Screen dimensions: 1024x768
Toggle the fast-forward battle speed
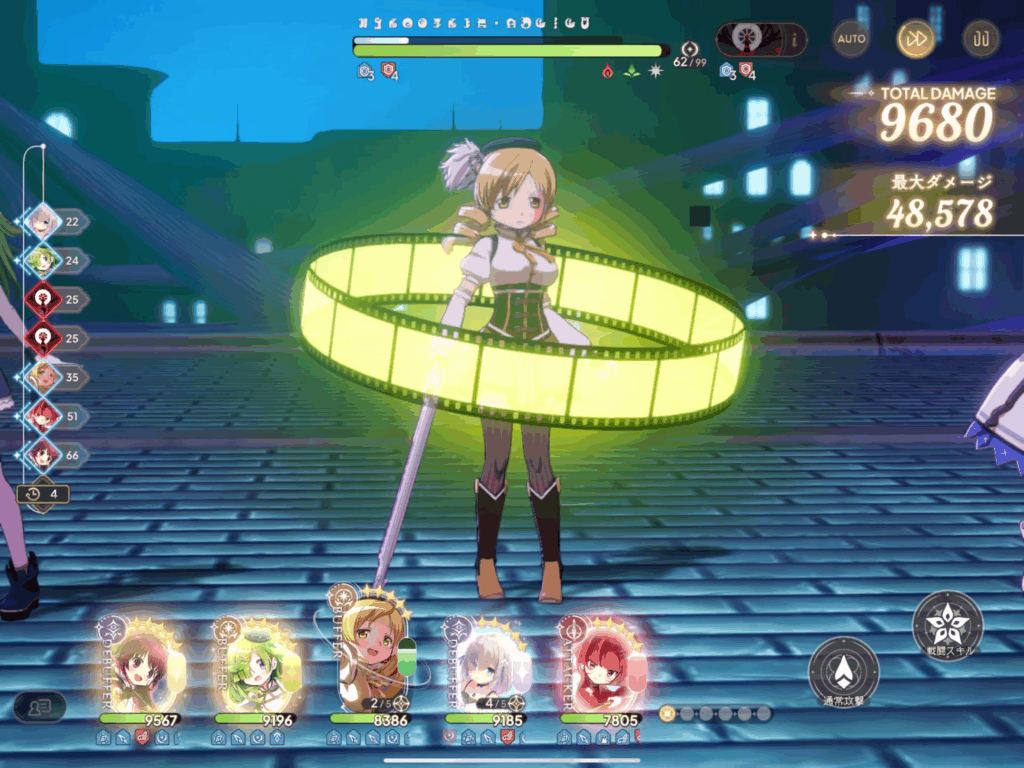pos(916,39)
